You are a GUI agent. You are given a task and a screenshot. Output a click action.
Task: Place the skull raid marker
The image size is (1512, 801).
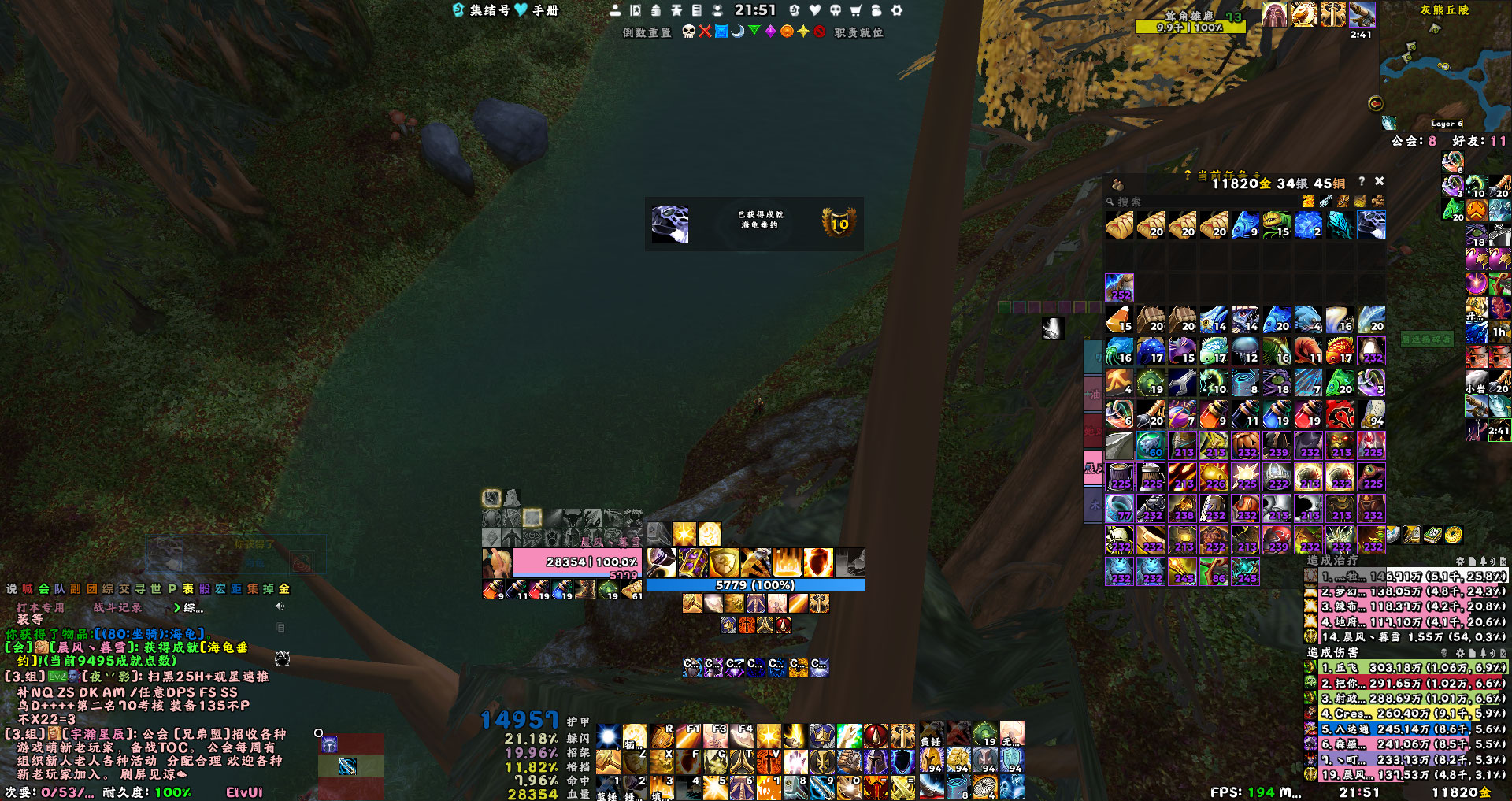click(x=688, y=32)
